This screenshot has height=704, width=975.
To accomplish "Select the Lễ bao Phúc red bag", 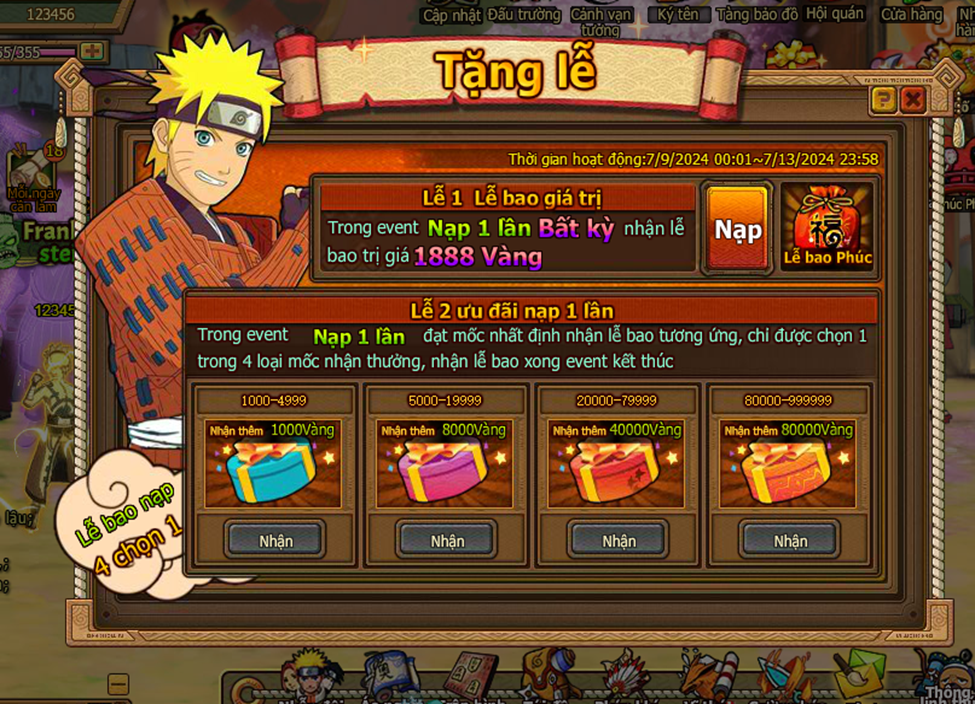I will point(827,228).
